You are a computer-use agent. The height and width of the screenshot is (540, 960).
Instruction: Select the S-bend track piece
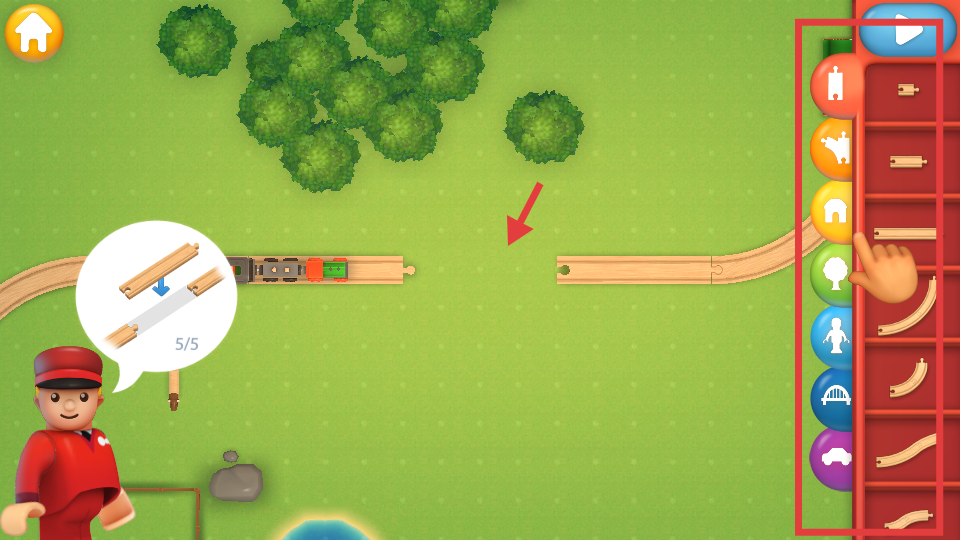click(x=908, y=449)
